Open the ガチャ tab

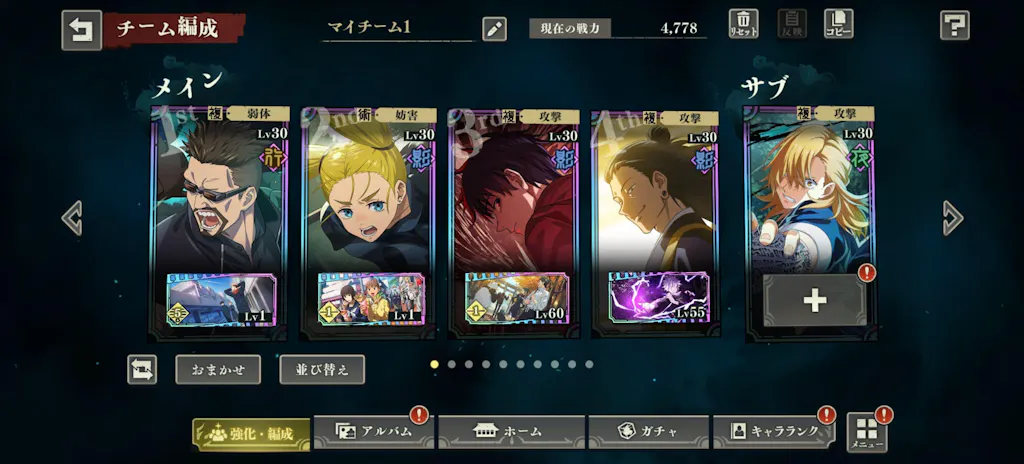tap(649, 432)
